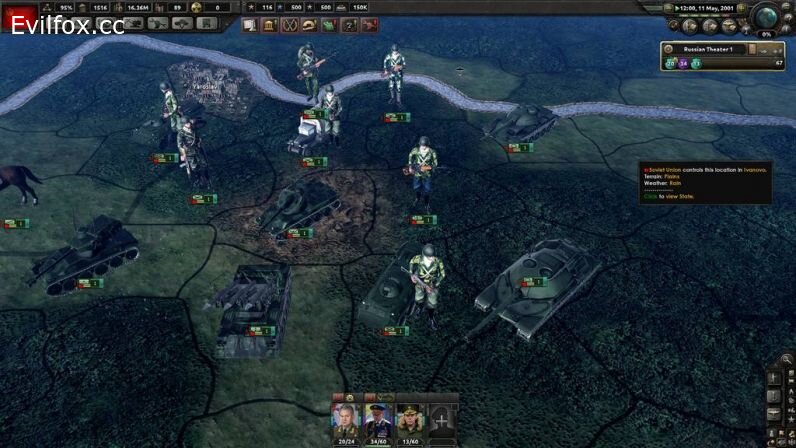Click the purple 34 division counter

683,63
